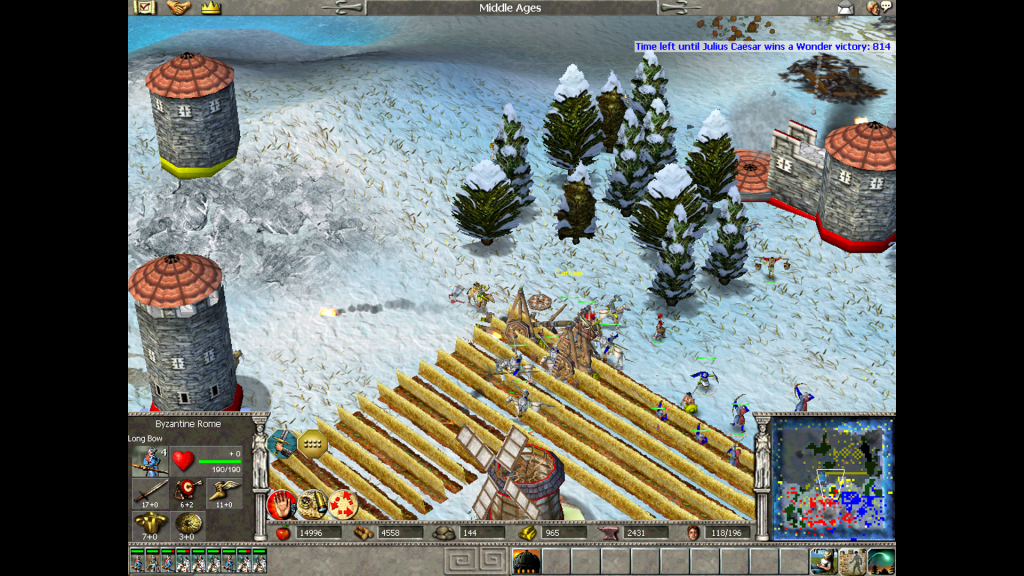
Task: Click a location on the minimap
Action: click(x=832, y=479)
